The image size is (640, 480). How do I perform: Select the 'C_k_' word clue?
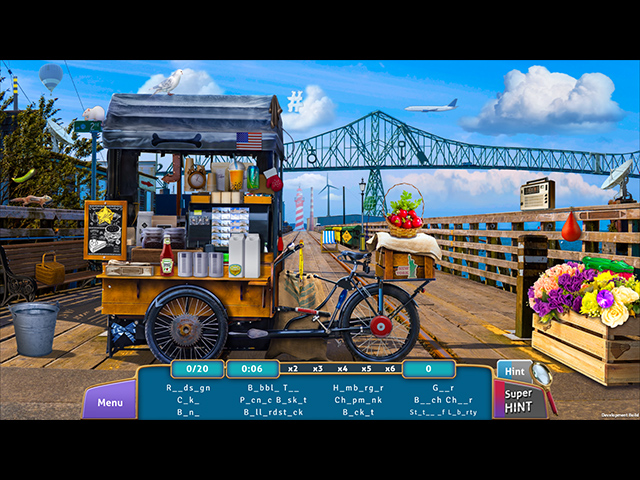(x=188, y=400)
